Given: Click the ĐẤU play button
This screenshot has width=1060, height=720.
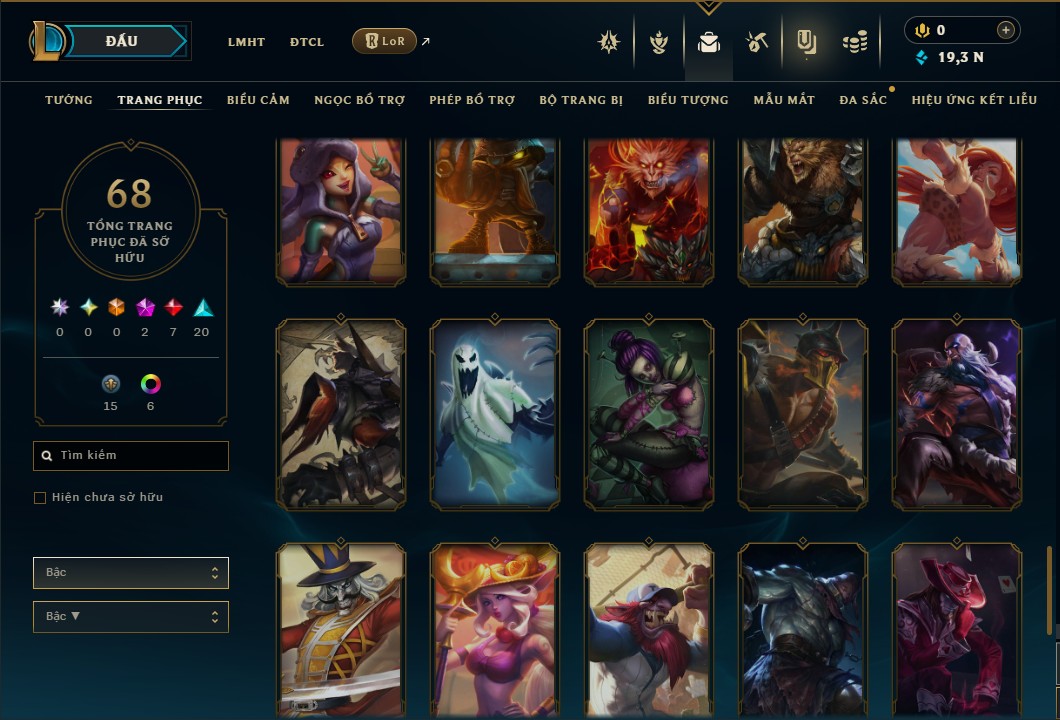Looking at the screenshot, I should 122,41.
